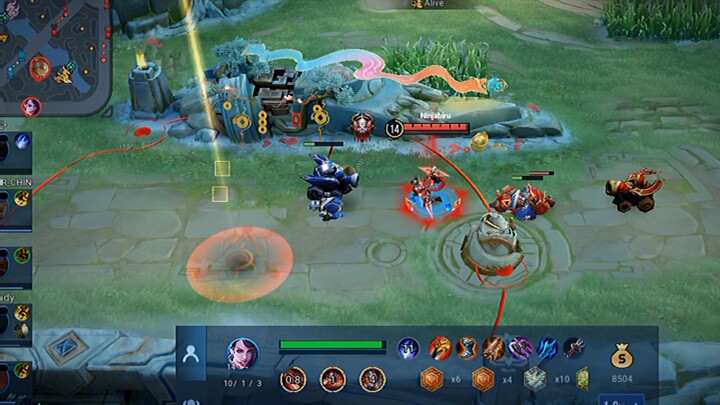Inspect the blue trident item slot
This screenshot has width=720, height=405.
click(x=547, y=348)
